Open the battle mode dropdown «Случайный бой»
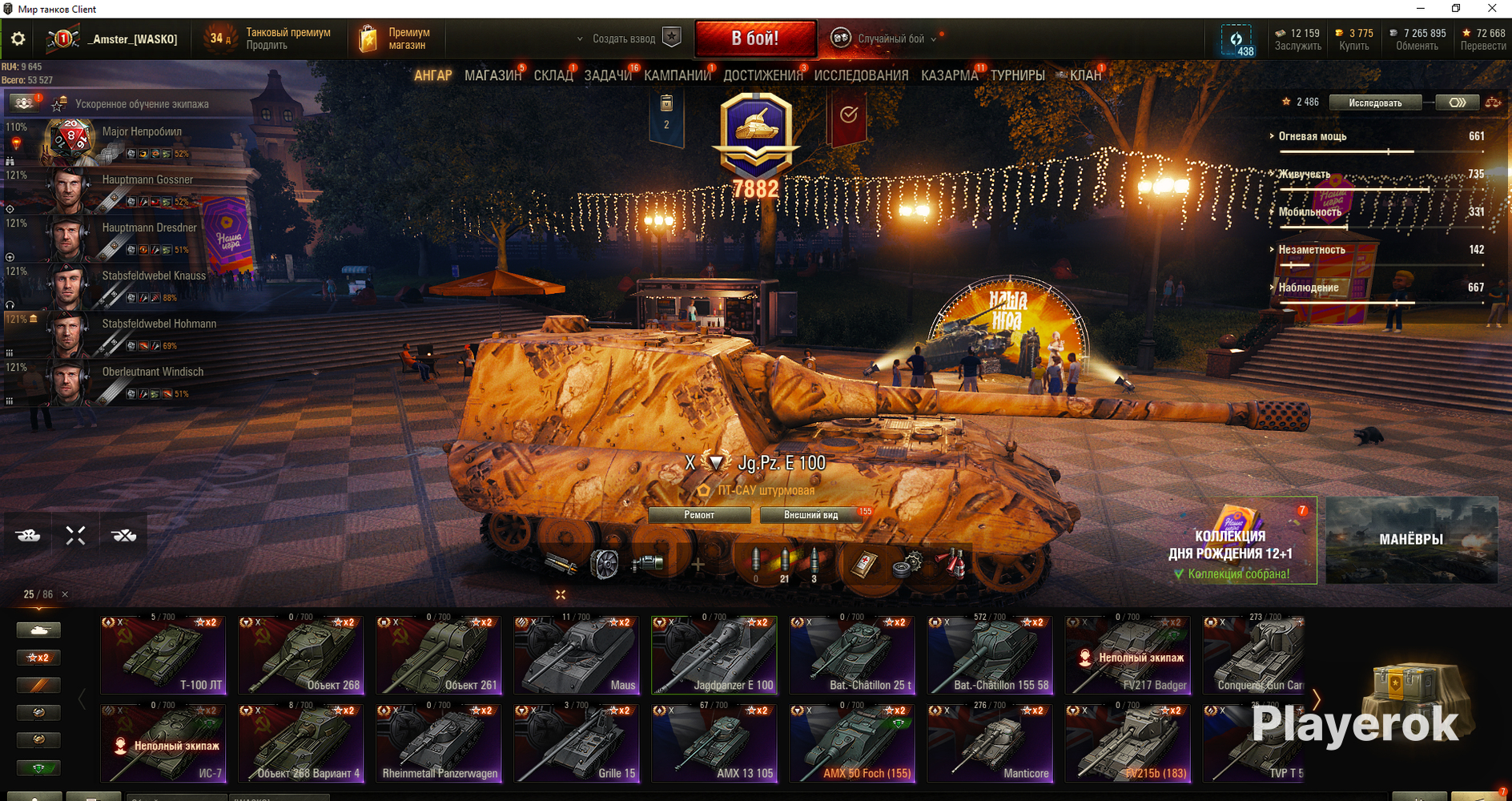 pos(891,38)
